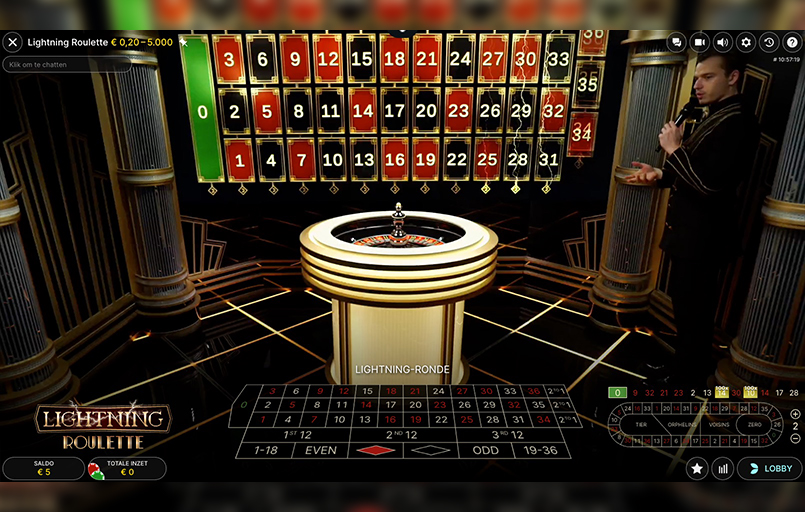Click the chat input field
This screenshot has width=805, height=512.
click(66, 64)
